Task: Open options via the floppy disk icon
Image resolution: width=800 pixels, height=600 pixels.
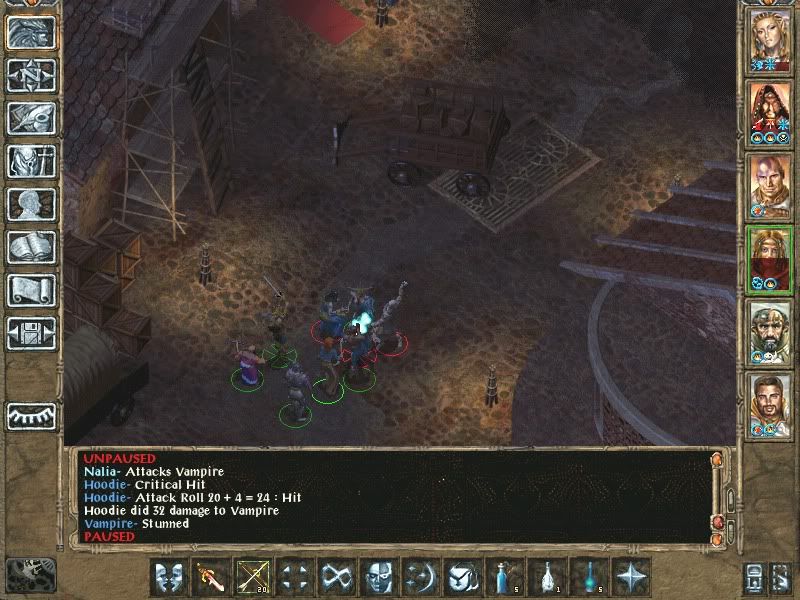Action: [x=31, y=333]
